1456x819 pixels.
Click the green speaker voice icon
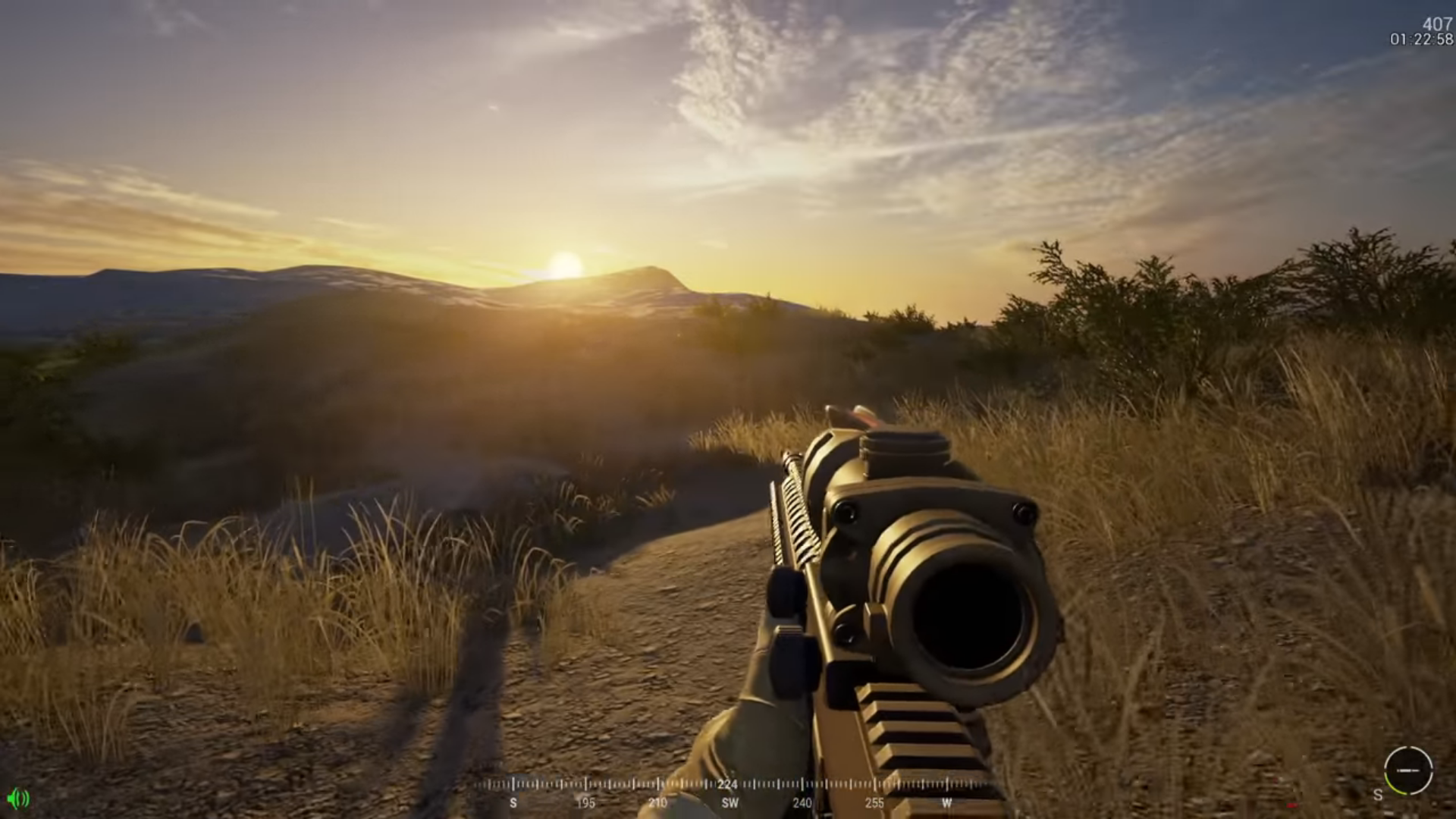coord(18,798)
